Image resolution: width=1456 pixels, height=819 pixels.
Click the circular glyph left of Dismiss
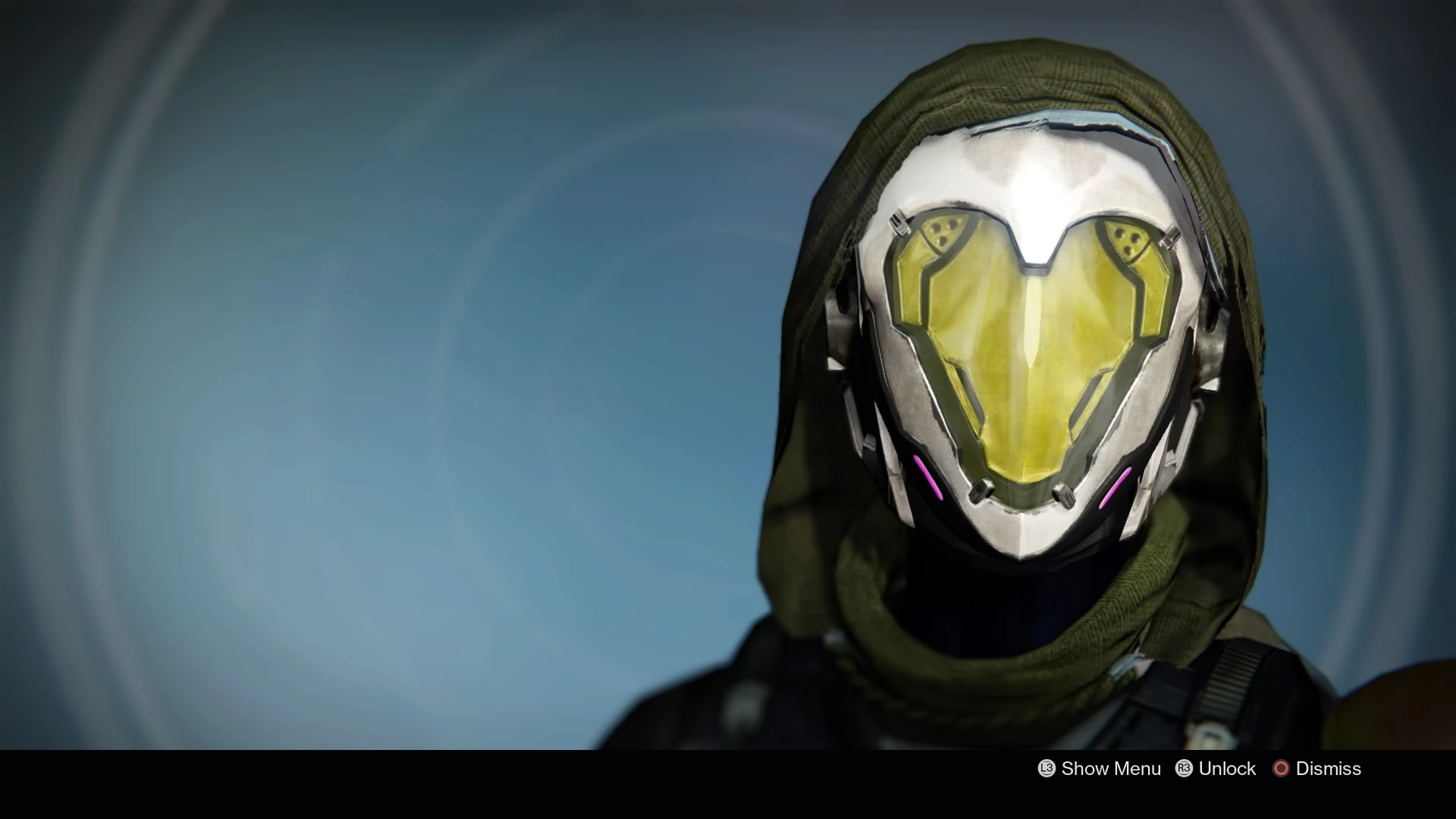[x=1282, y=768]
